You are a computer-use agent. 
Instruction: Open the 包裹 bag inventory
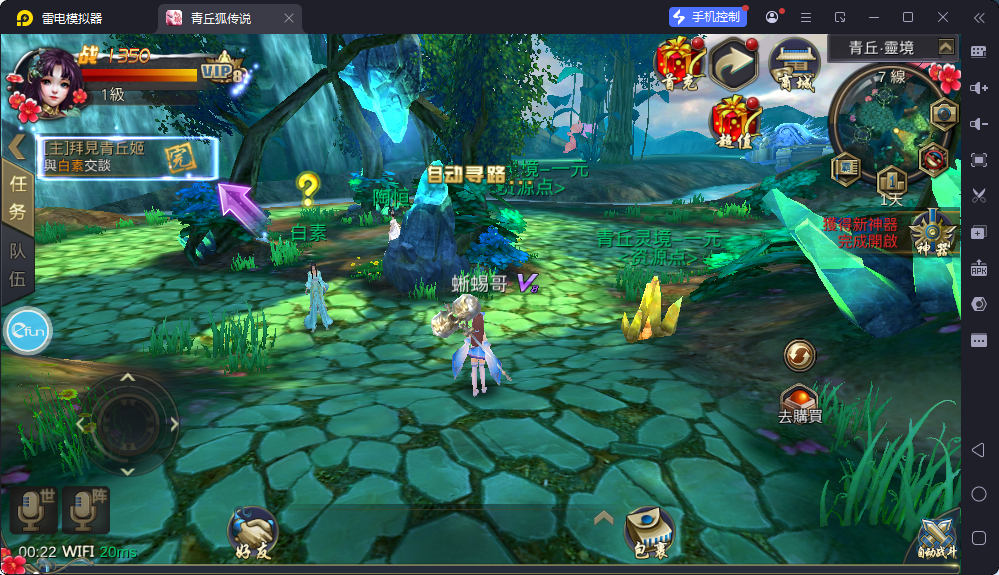[x=648, y=532]
